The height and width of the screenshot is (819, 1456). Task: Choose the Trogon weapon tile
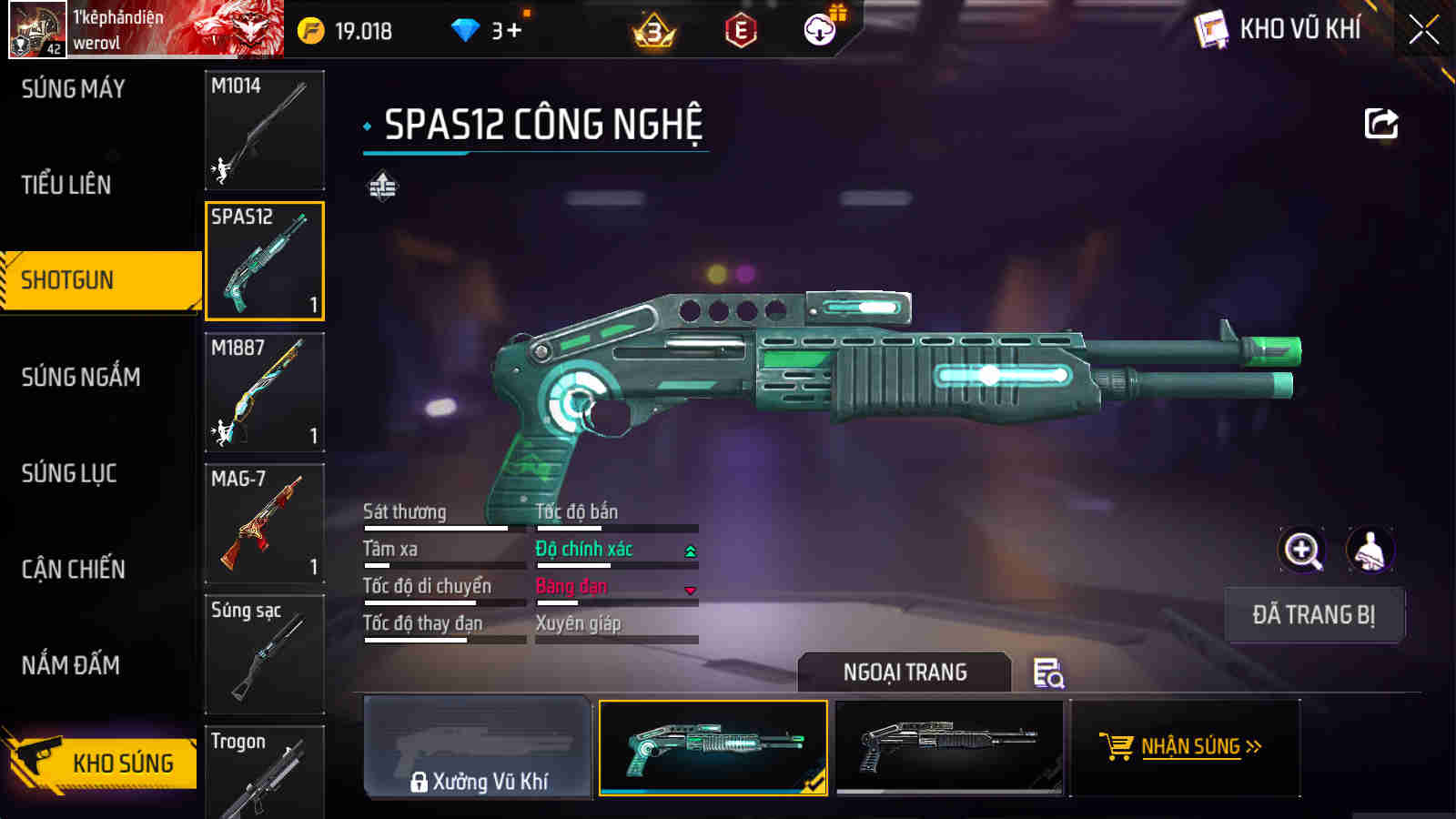pyautogui.click(x=264, y=772)
